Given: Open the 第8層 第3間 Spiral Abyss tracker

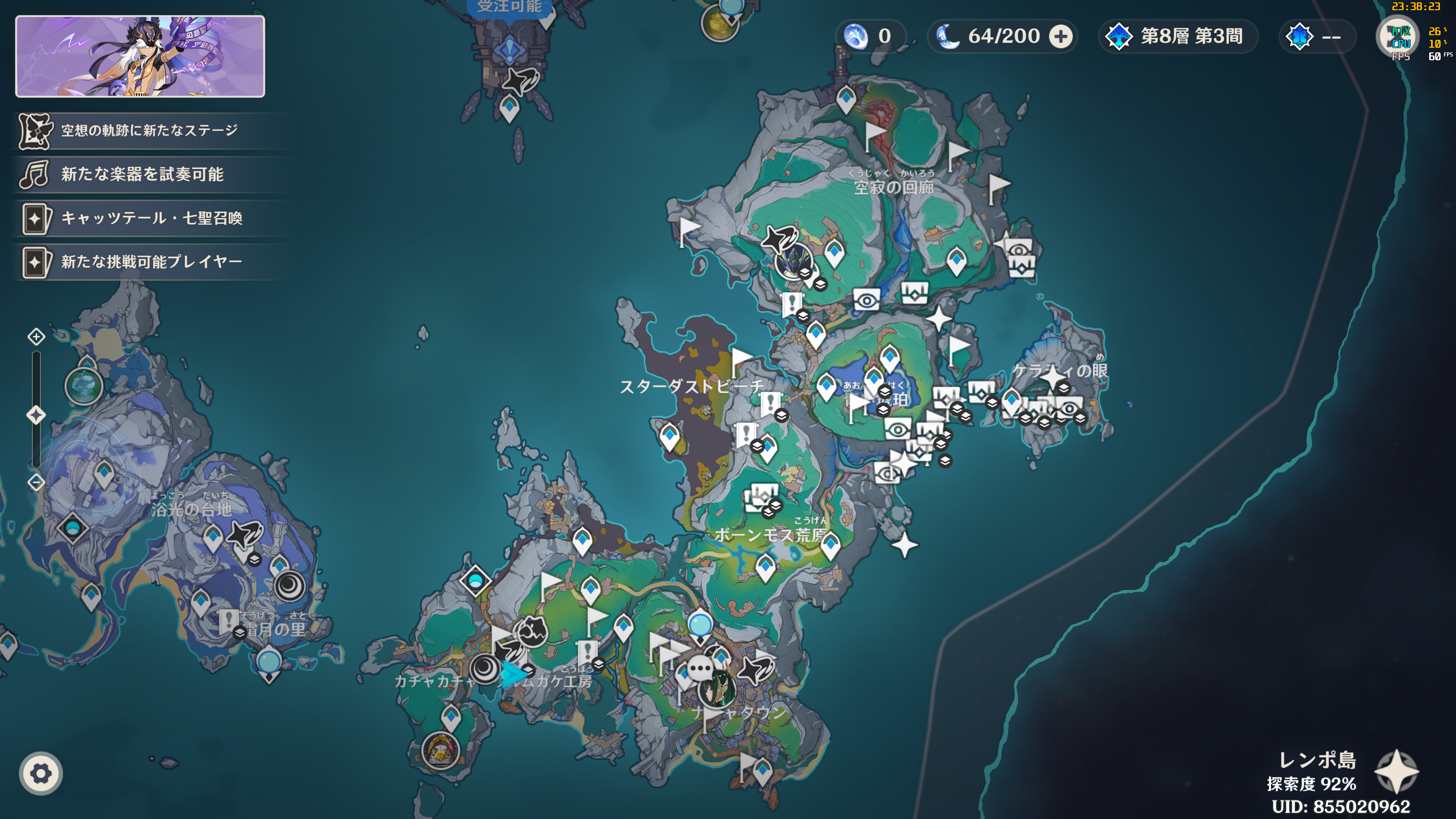Looking at the screenshot, I should (x=1178, y=37).
